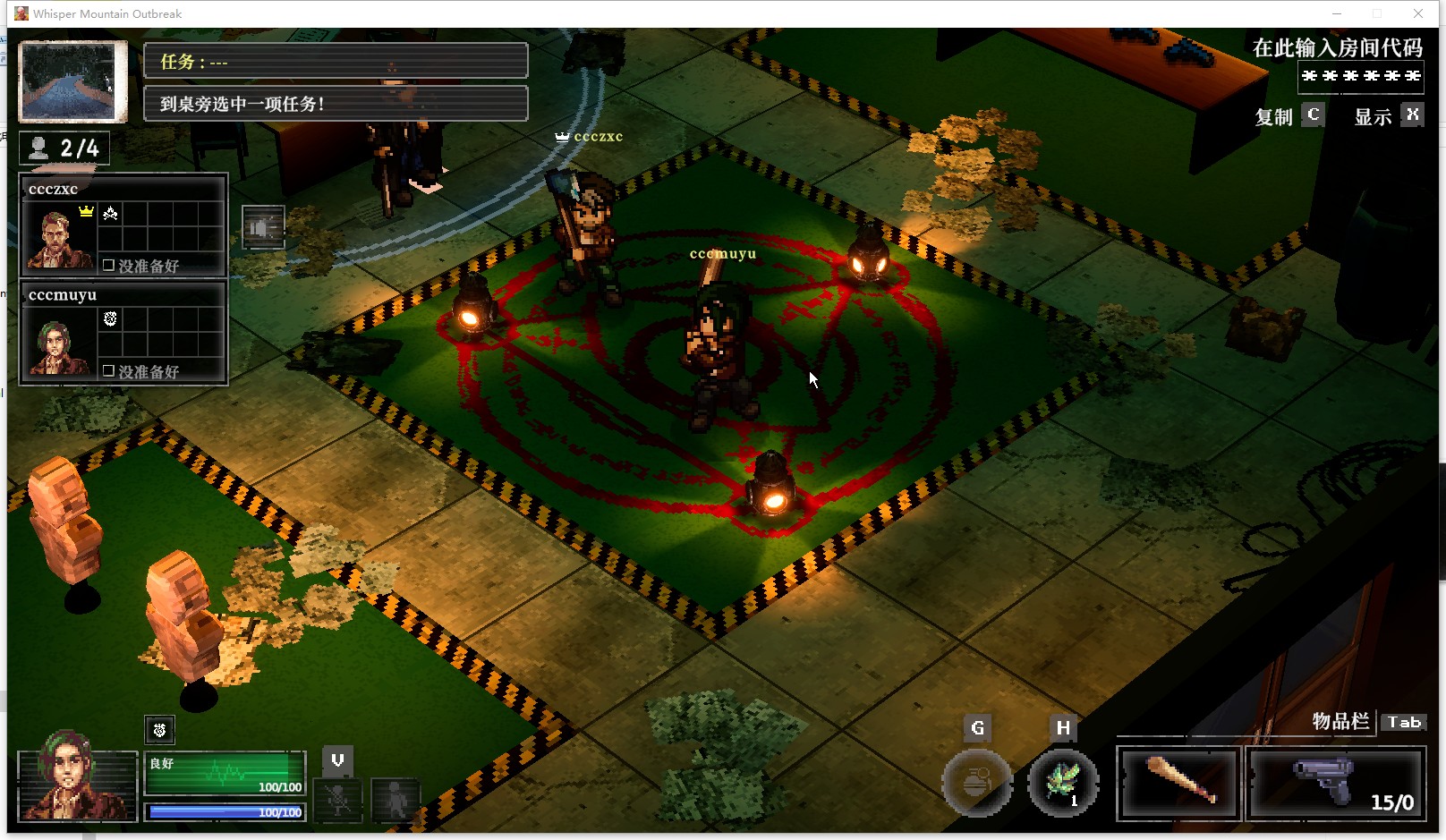The height and width of the screenshot is (840, 1446).
Task: Minimize the game window
Action: 1337,13
